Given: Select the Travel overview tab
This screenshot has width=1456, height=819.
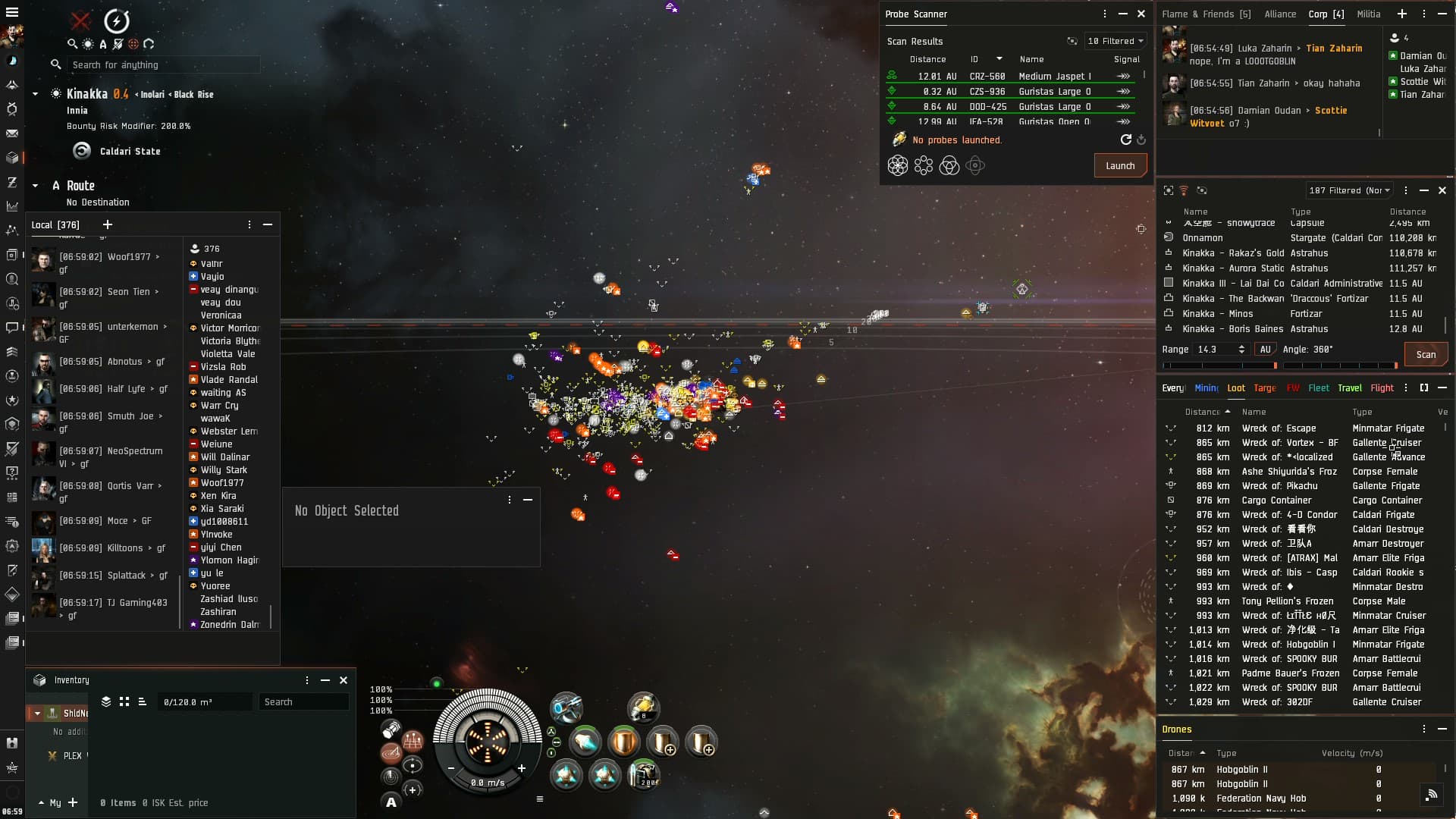Looking at the screenshot, I should point(1349,388).
